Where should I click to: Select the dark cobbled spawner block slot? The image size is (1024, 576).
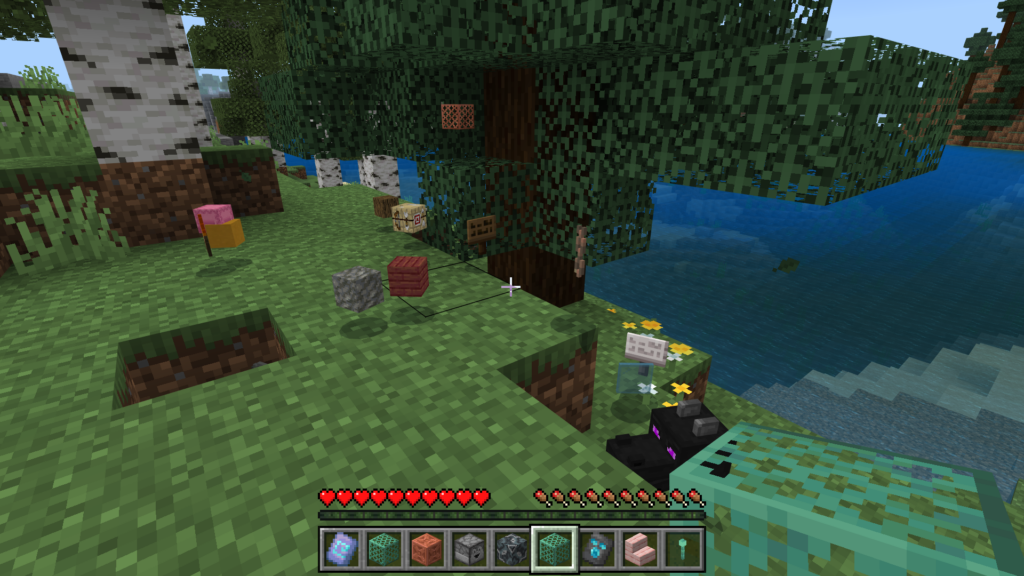point(511,548)
